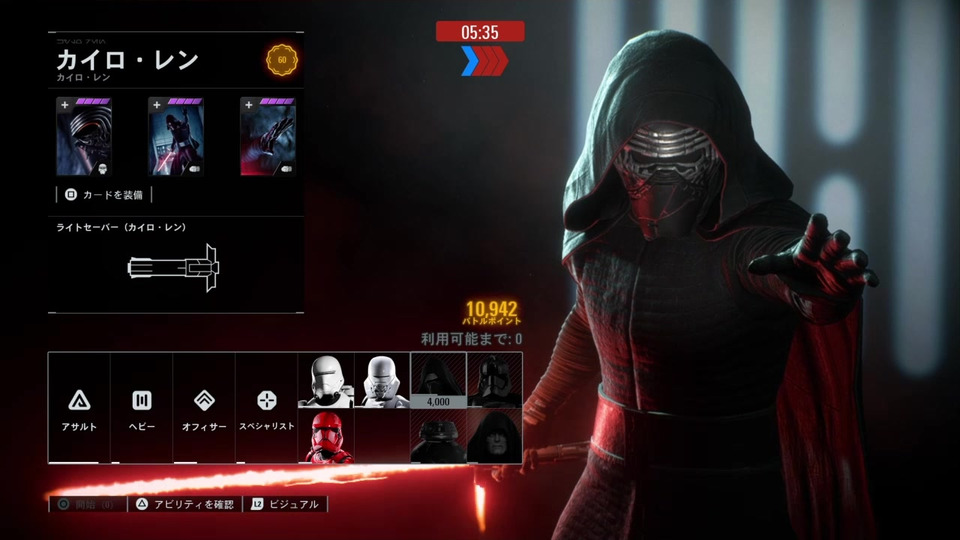Viewport: 960px width, 540px height.
Task: Select the Assault (アサルト) class
Action: pyautogui.click(x=79, y=407)
